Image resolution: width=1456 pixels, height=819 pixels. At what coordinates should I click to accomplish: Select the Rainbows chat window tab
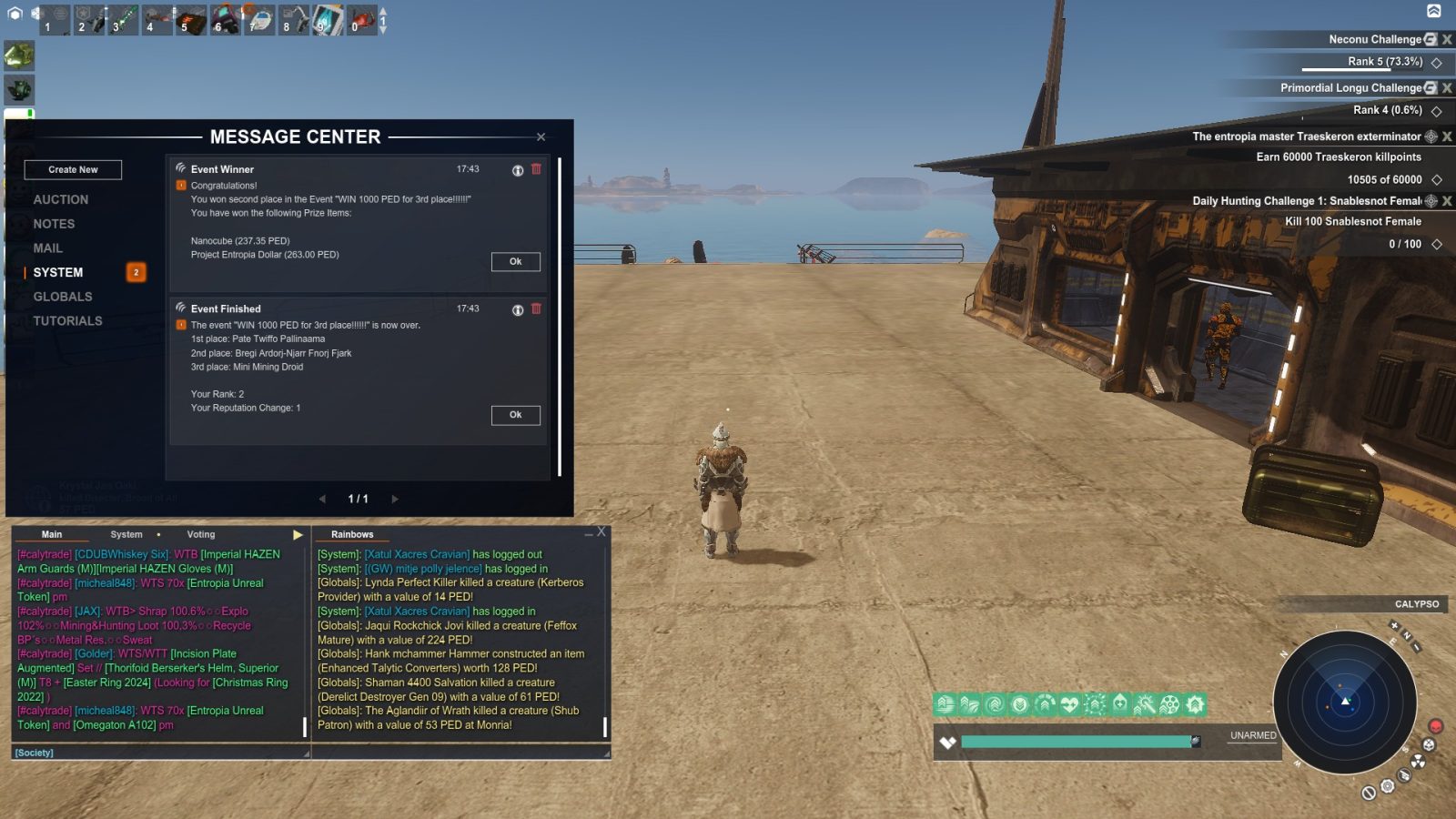click(x=352, y=534)
